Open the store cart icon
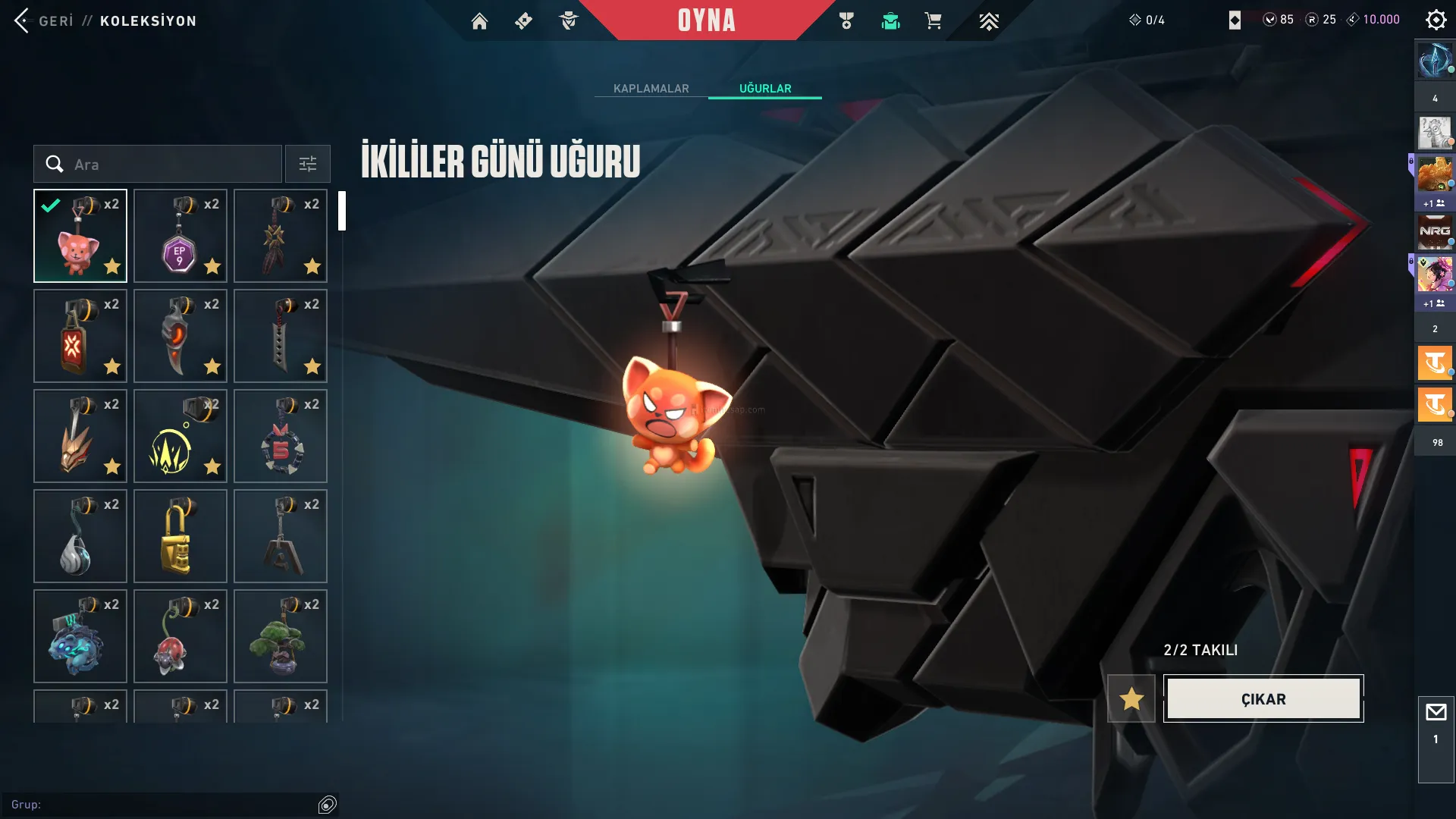The image size is (1456, 819). (x=933, y=20)
